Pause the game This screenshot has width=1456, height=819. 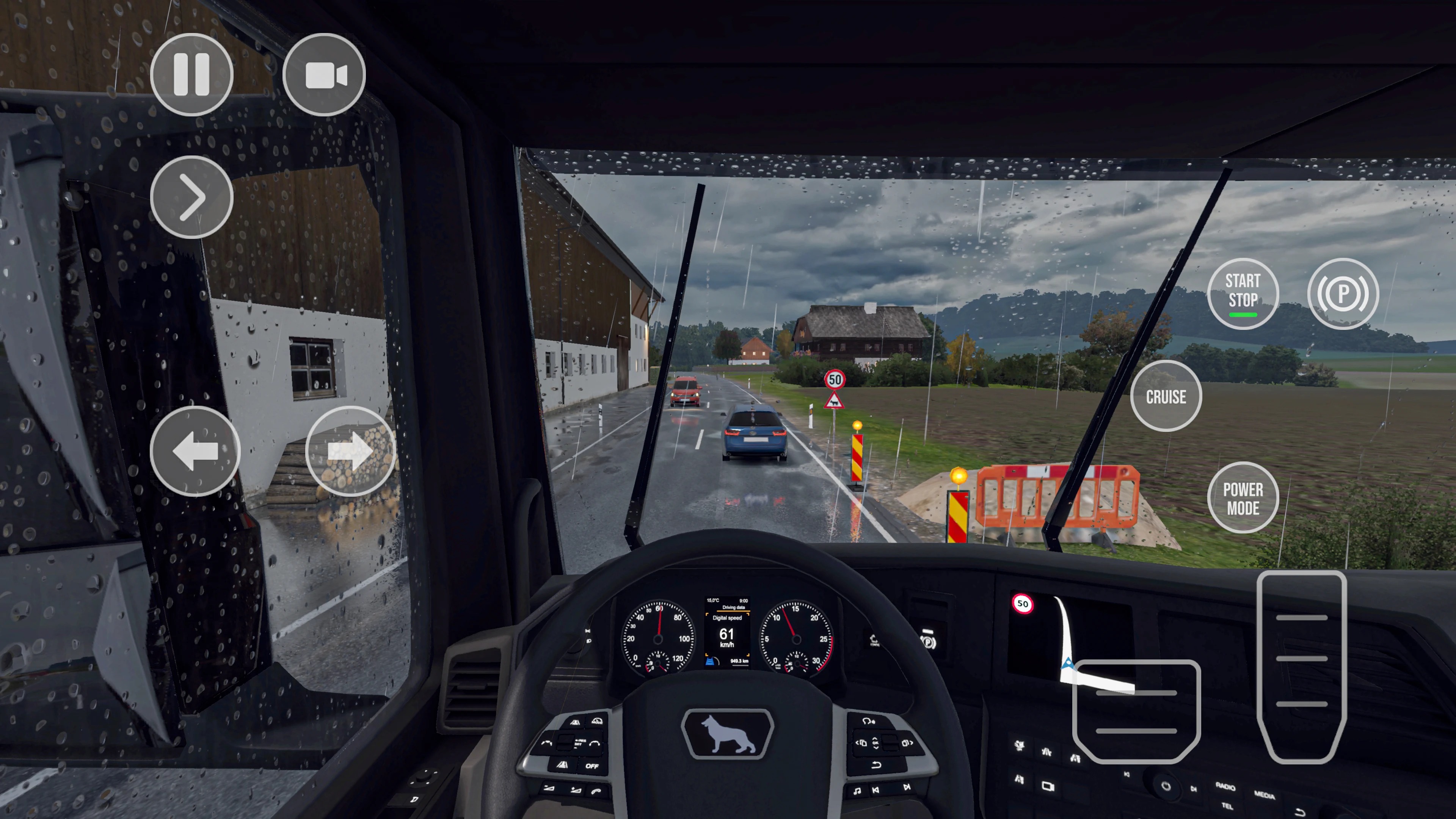tap(191, 75)
